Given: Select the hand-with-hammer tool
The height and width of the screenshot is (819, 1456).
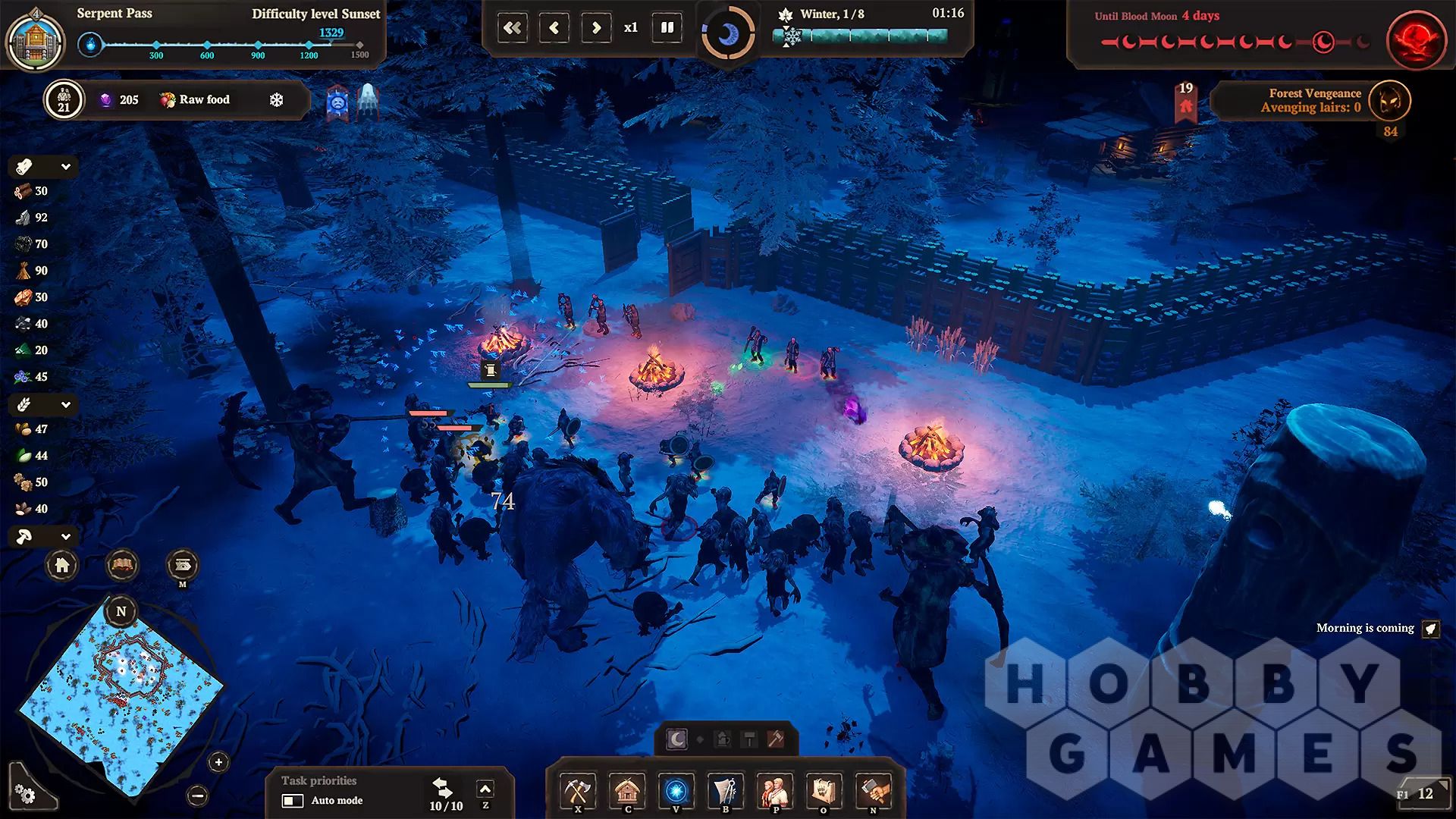Looking at the screenshot, I should [873, 791].
